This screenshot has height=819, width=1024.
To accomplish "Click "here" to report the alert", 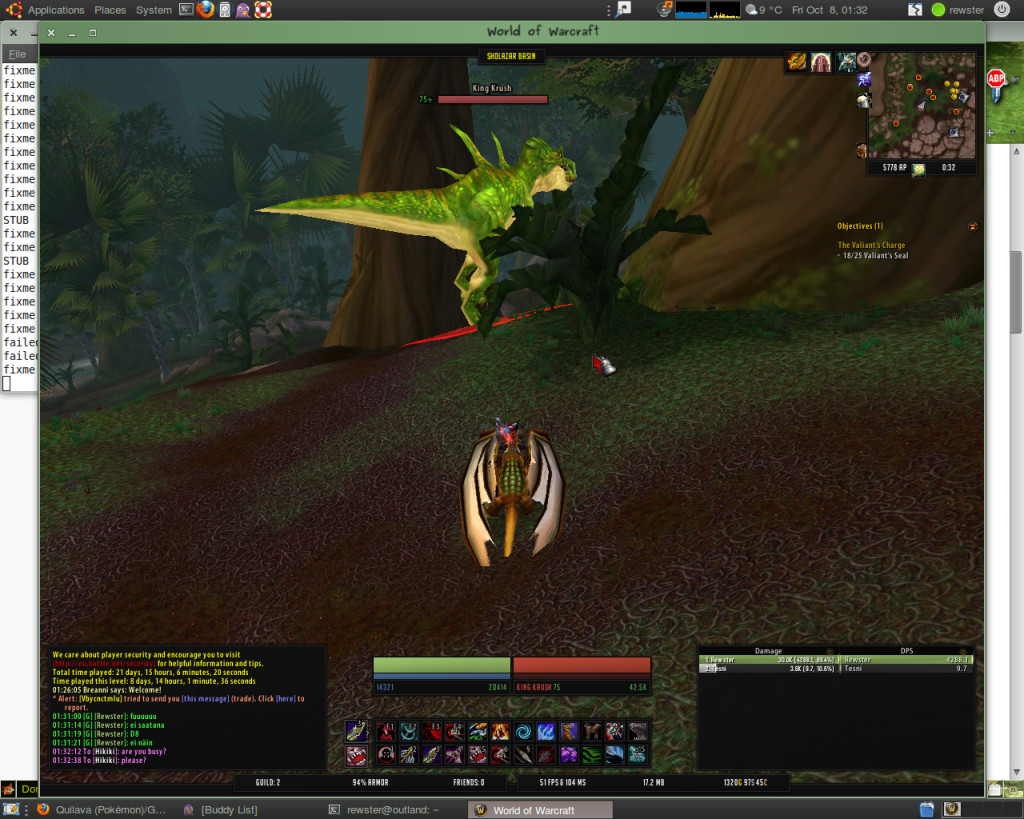I will 286,699.
